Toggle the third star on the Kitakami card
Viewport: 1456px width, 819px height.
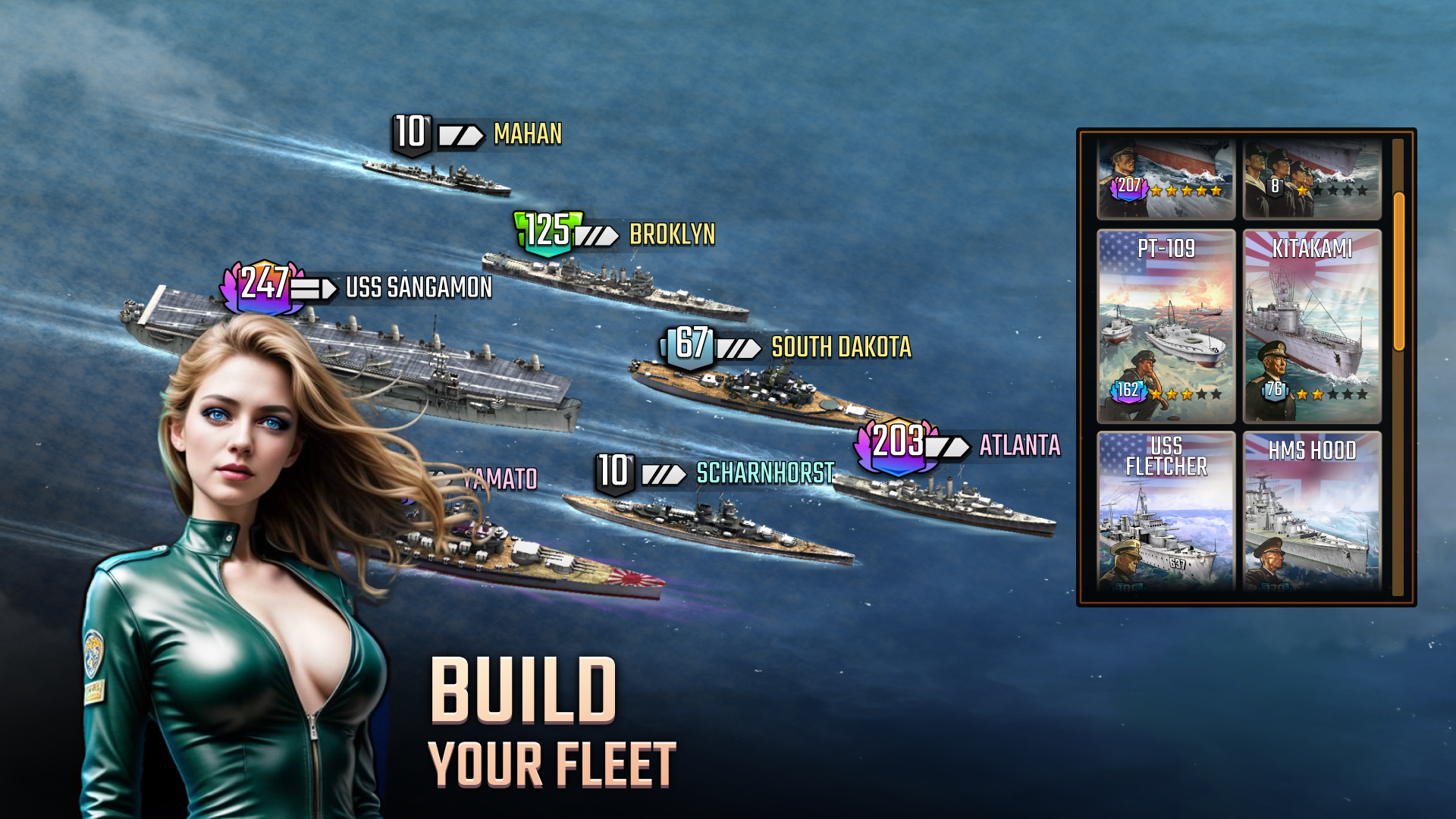pyautogui.click(x=1334, y=394)
